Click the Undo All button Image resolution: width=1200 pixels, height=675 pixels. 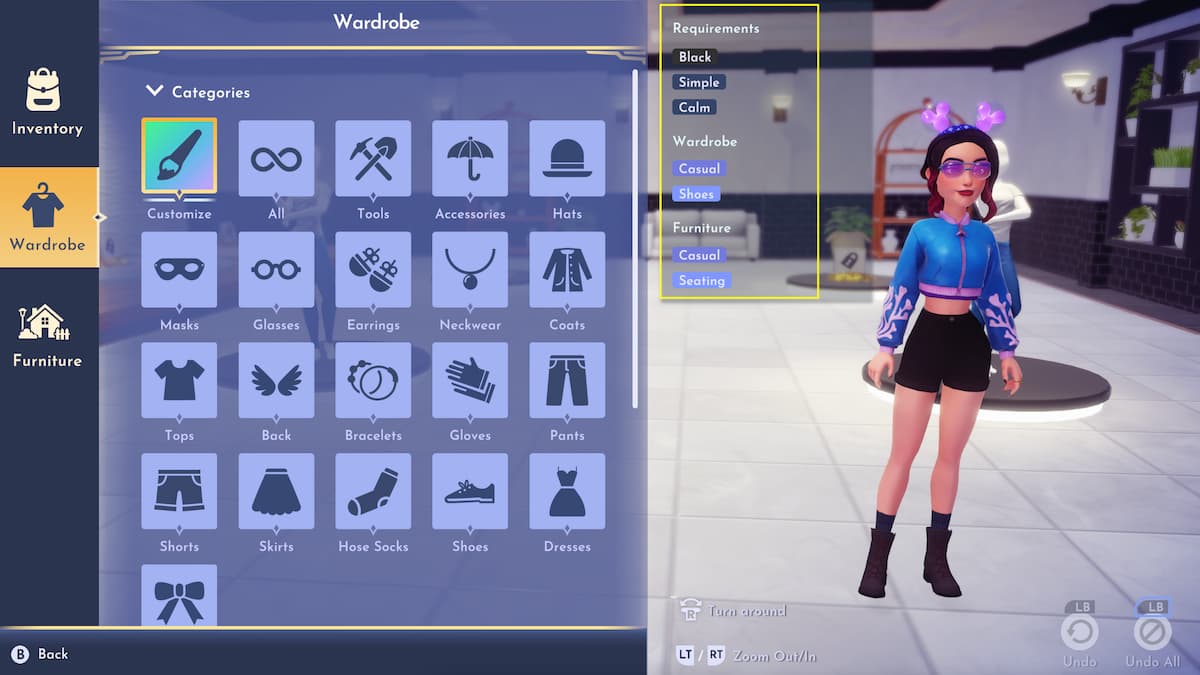1152,633
